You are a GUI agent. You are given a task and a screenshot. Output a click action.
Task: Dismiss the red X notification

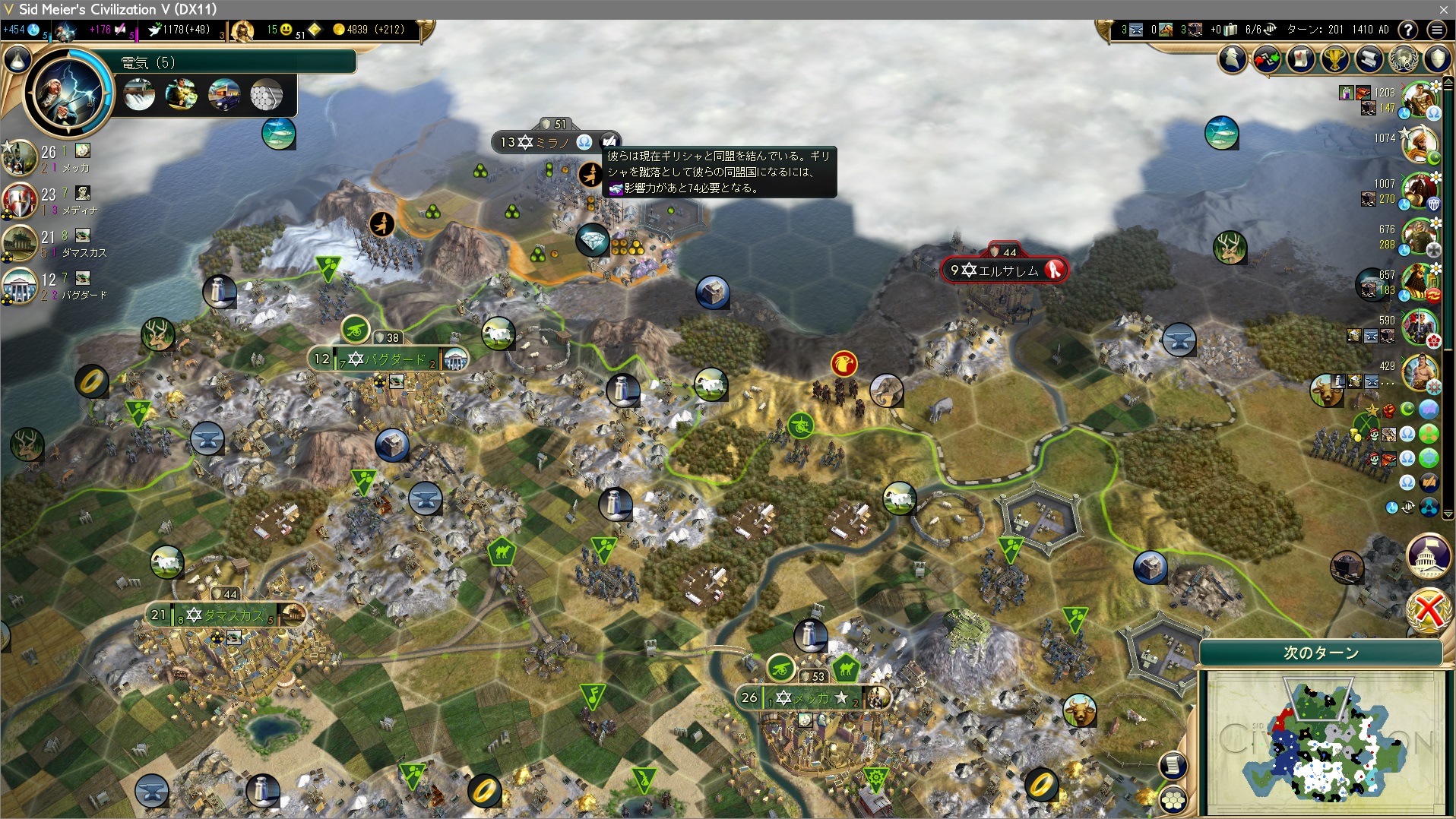coord(1429,609)
